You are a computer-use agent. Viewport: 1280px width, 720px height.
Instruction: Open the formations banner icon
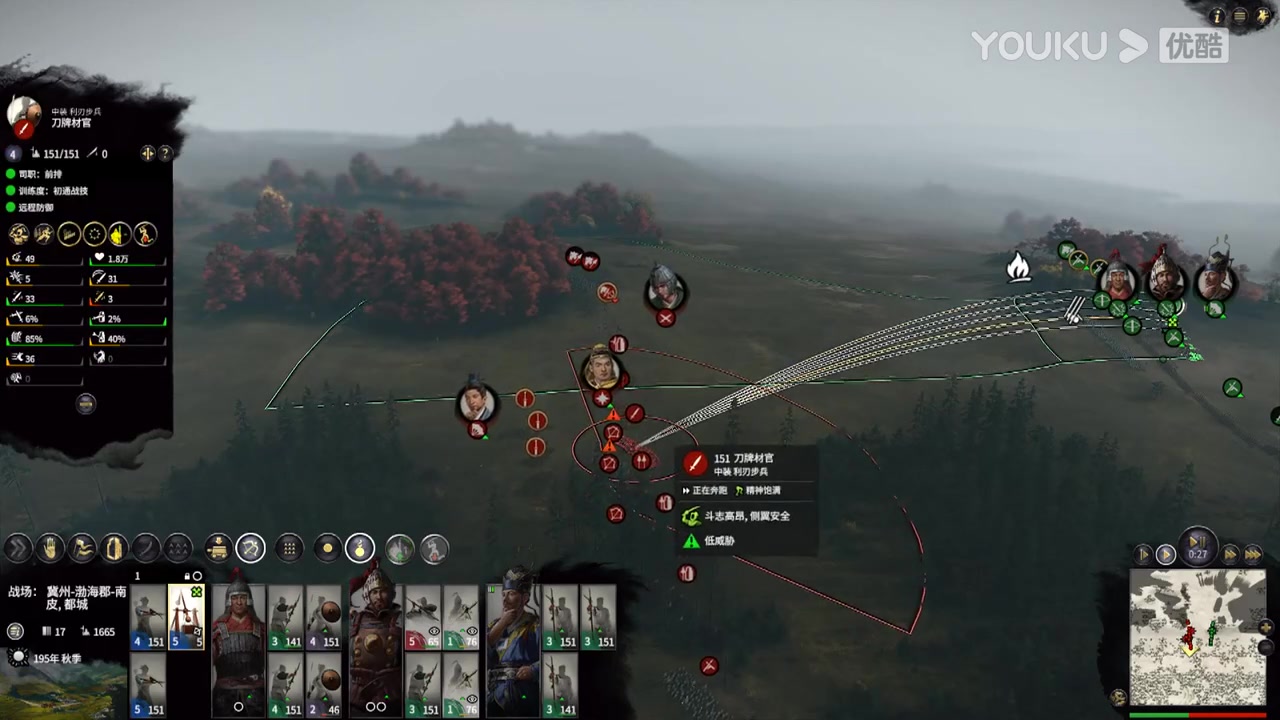click(114, 547)
